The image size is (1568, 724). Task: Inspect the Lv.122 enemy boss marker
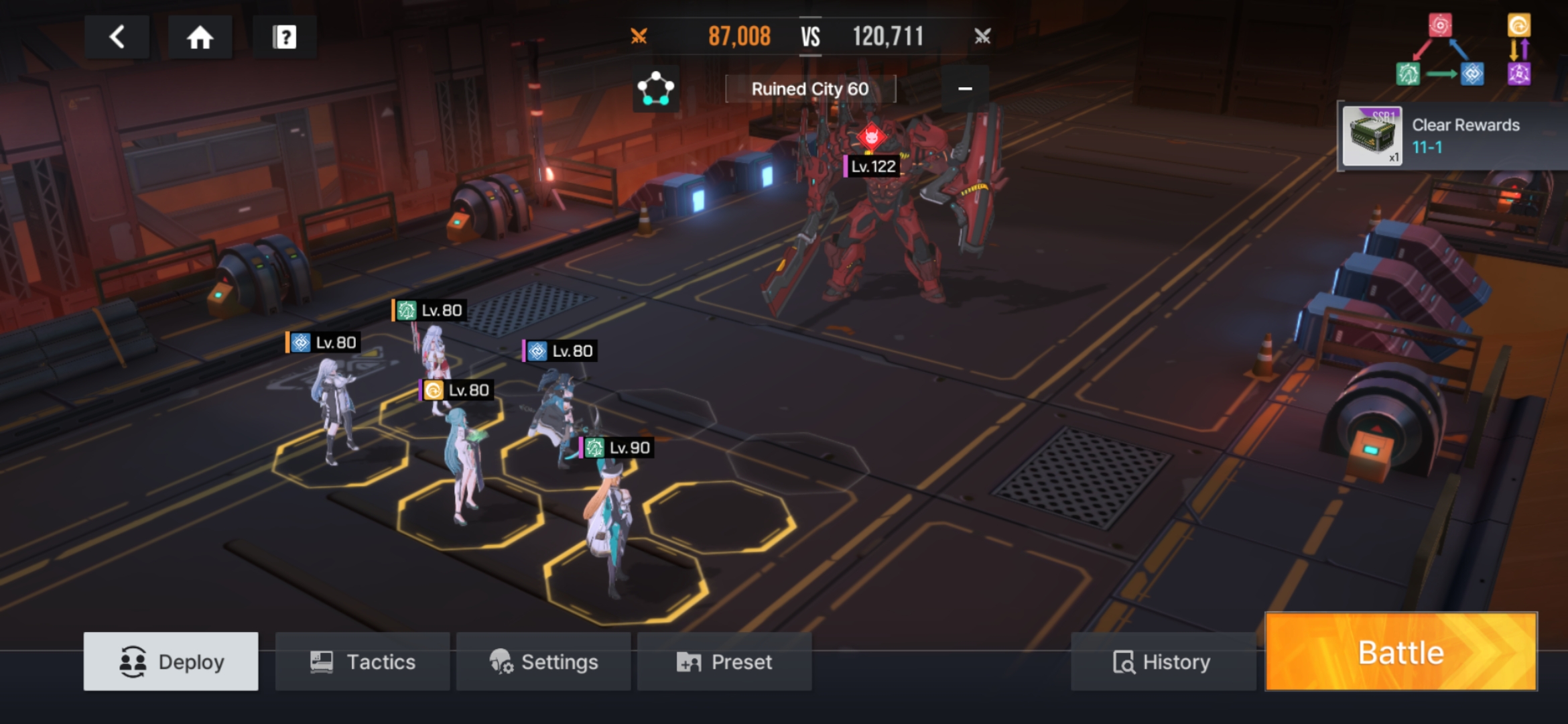[x=871, y=138]
